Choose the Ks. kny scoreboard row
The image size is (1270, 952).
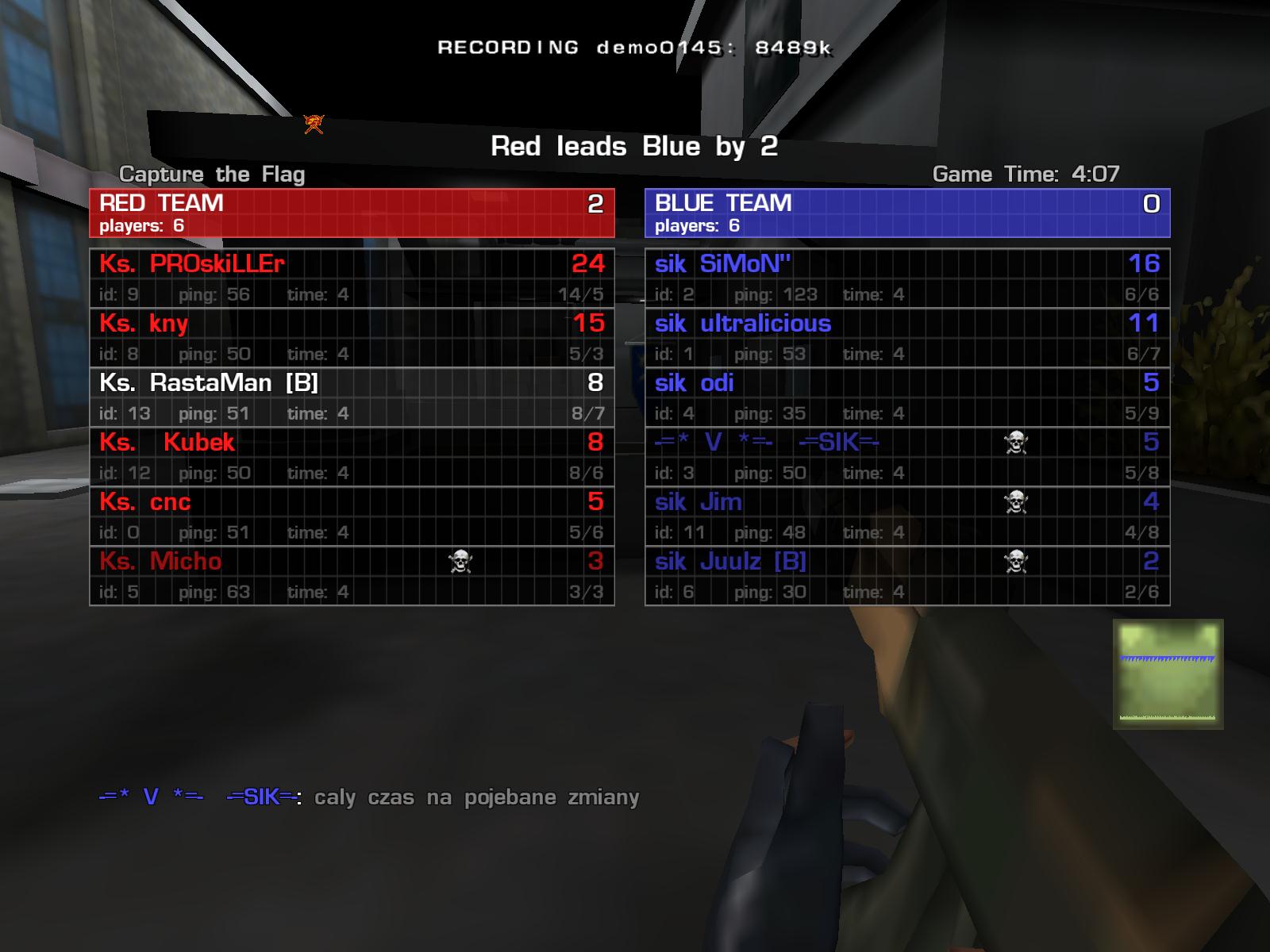click(352, 337)
